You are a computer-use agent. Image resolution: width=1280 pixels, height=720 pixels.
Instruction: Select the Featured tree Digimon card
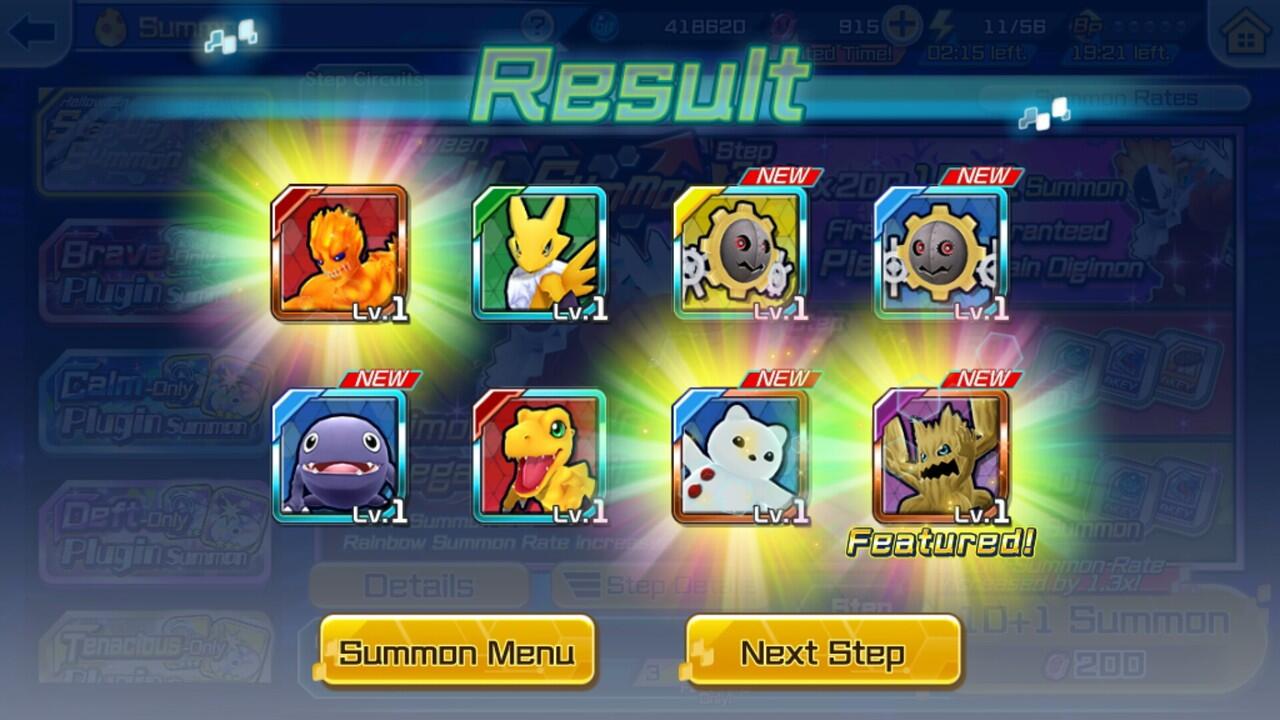tap(941, 456)
